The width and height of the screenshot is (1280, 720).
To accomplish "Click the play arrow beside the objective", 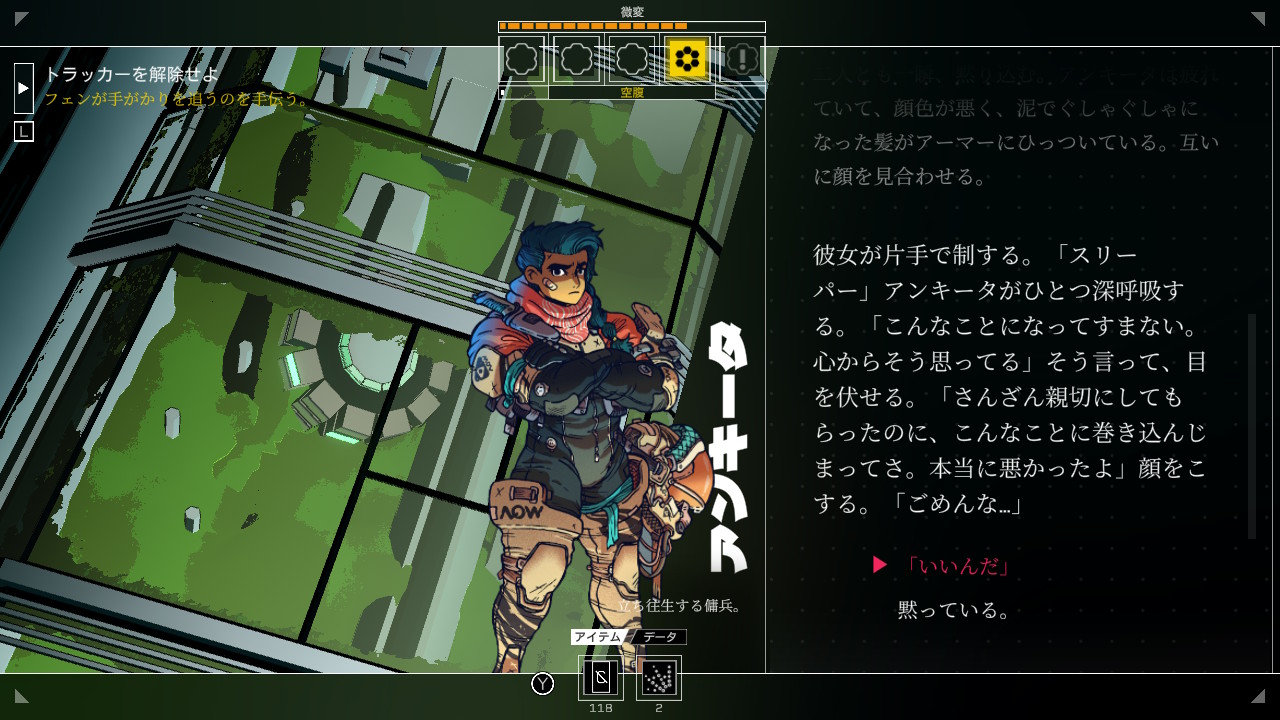I will pyautogui.click(x=24, y=88).
